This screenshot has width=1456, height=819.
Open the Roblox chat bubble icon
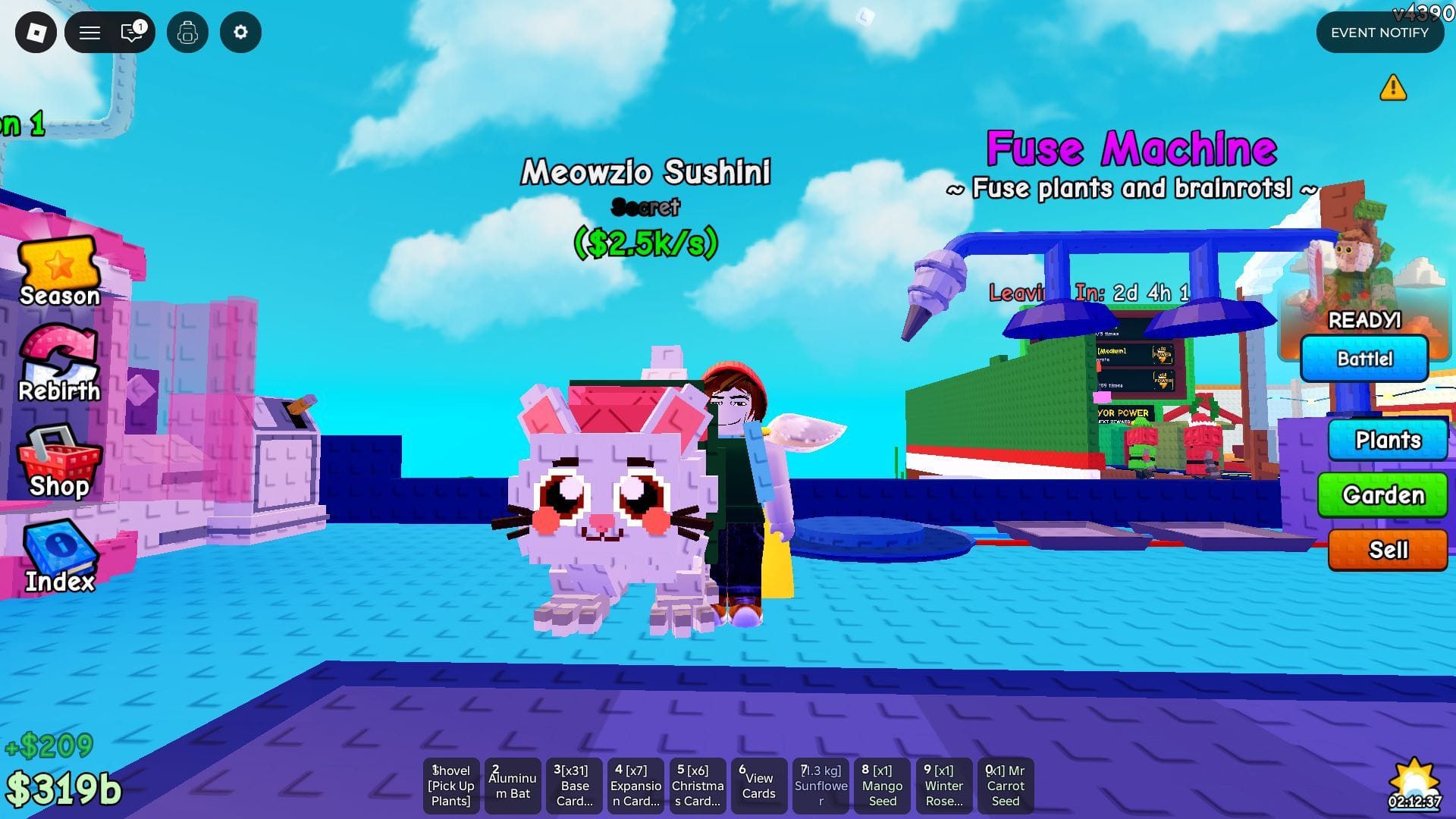tap(130, 32)
